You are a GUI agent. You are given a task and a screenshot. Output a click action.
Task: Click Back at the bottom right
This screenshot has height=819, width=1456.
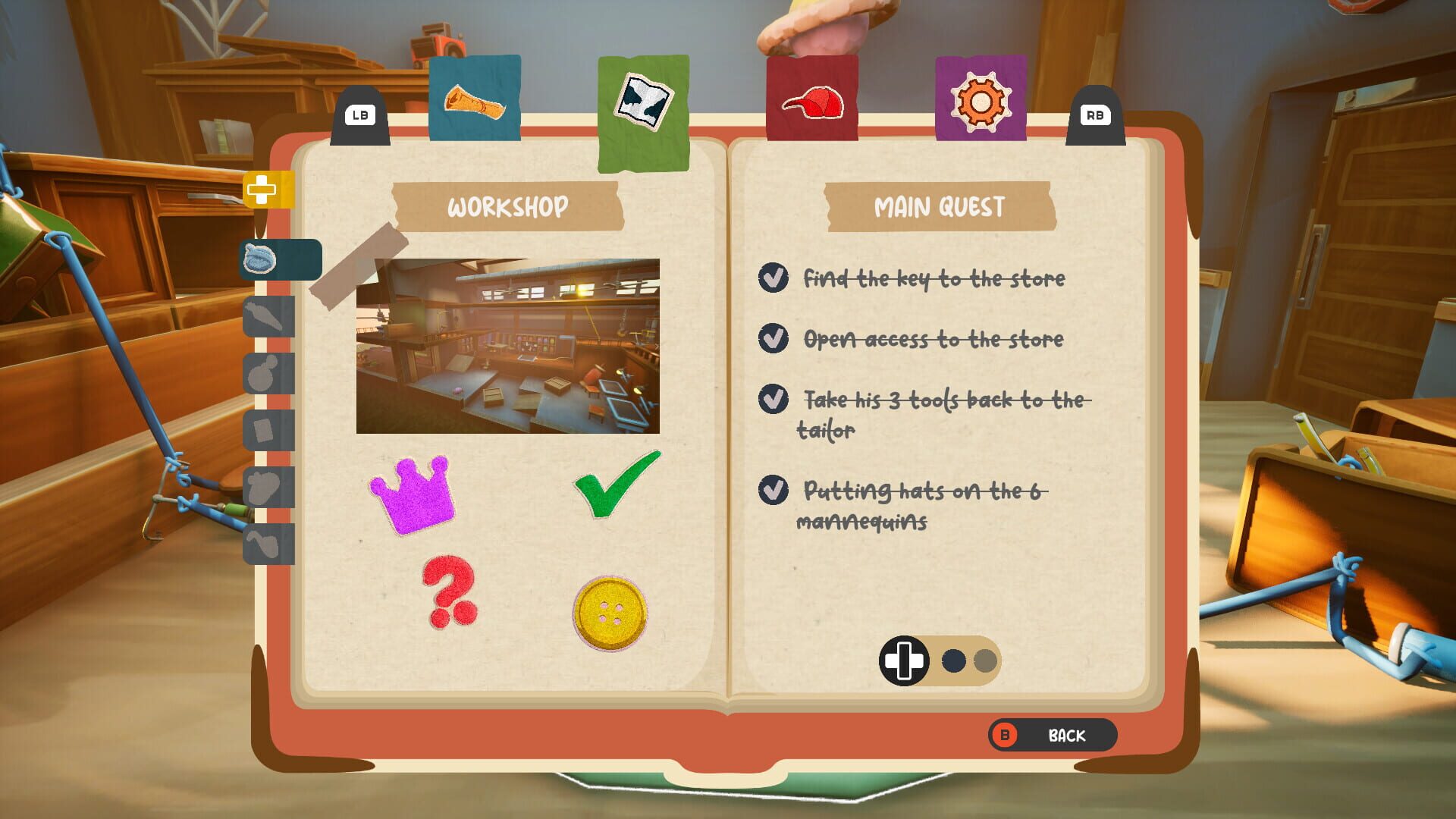pos(1054,734)
